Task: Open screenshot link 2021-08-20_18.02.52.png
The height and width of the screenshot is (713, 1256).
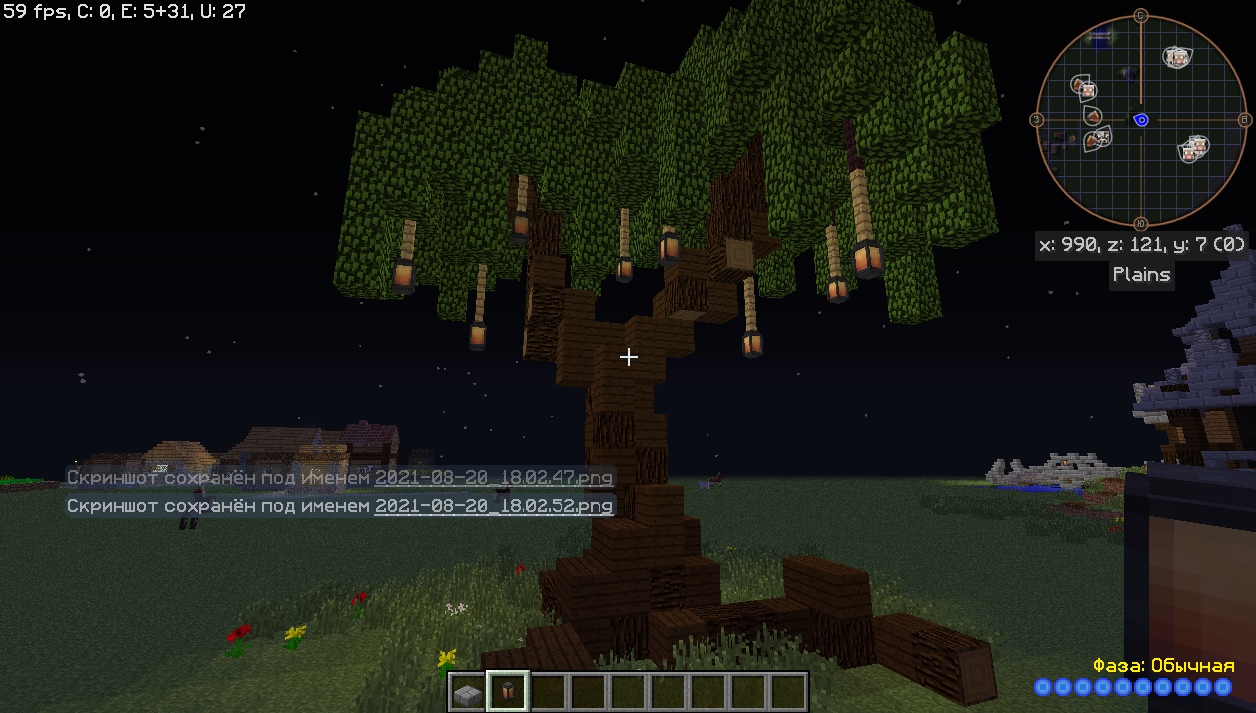Action: (x=494, y=506)
